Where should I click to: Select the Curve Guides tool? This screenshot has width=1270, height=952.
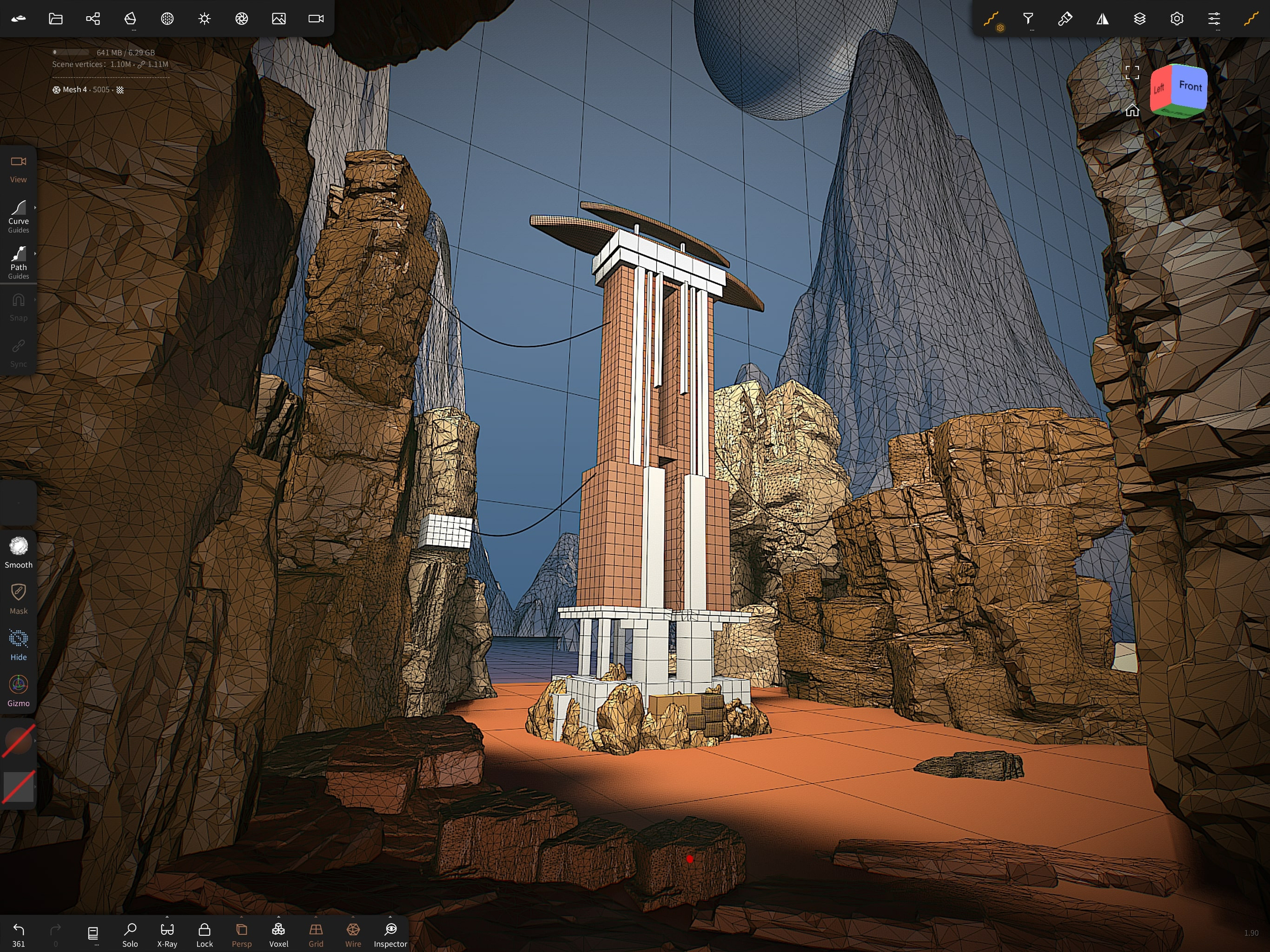[18, 215]
